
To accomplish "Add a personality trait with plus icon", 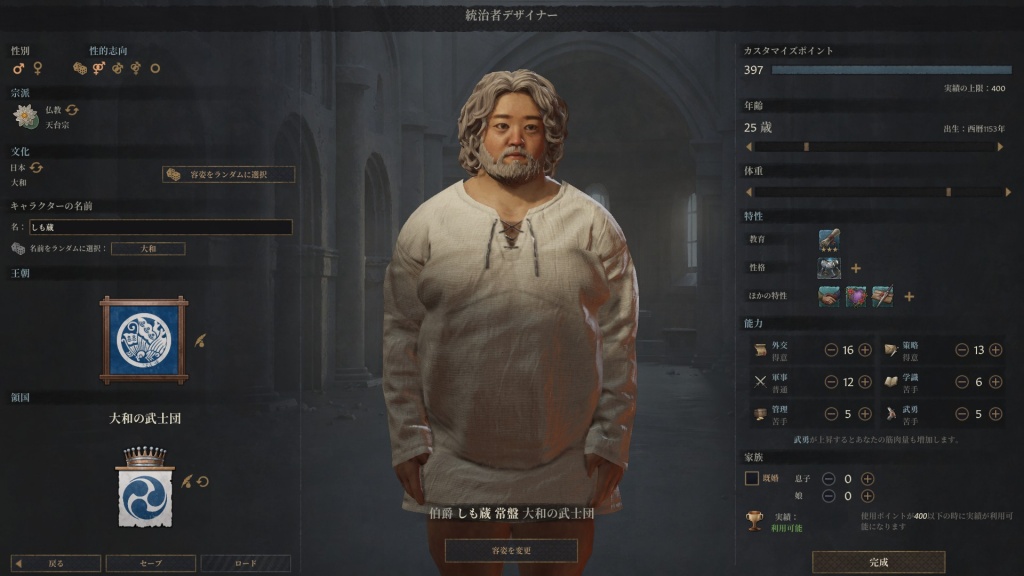I will click(x=856, y=268).
